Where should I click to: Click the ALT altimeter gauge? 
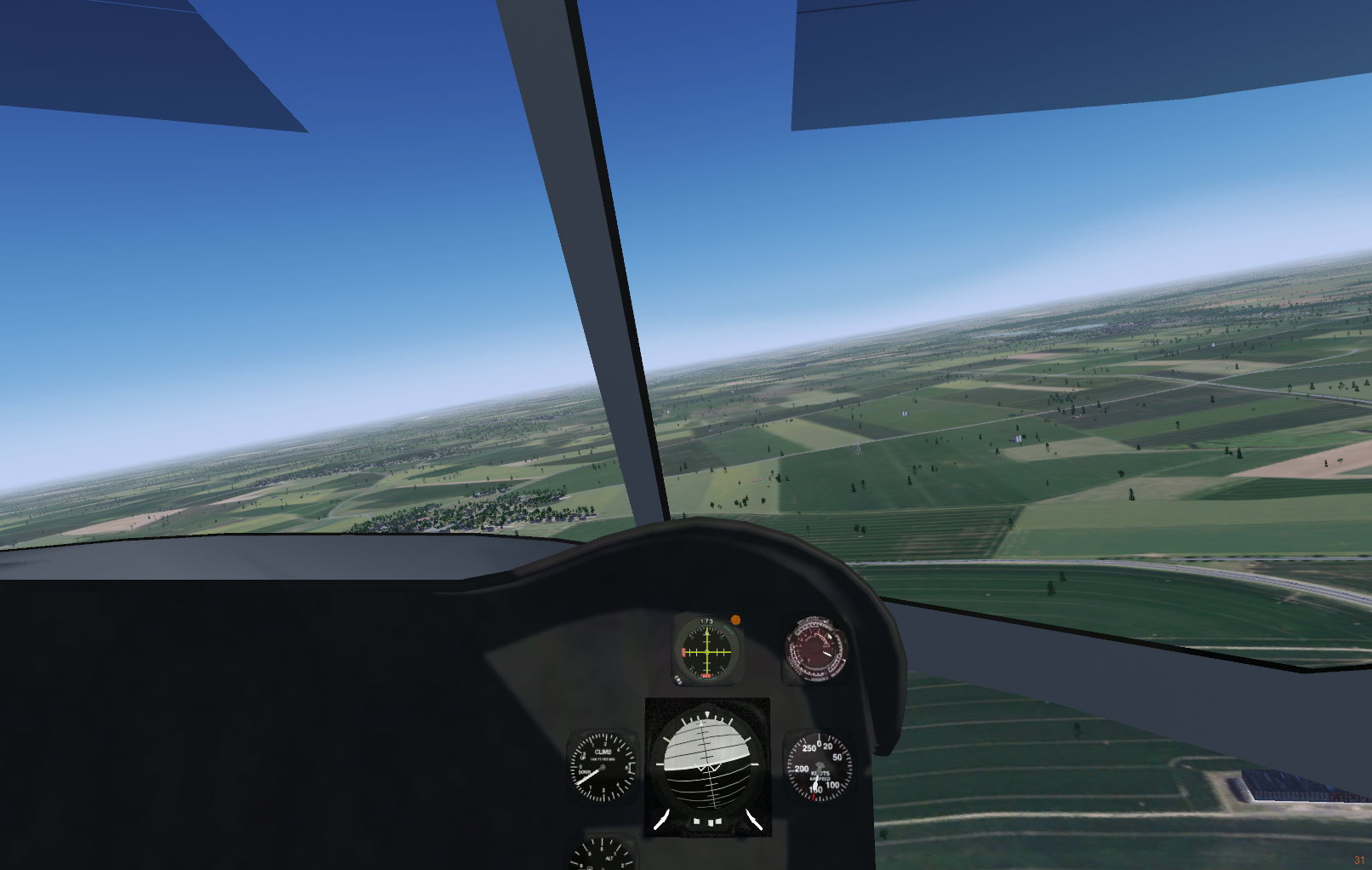[603, 854]
